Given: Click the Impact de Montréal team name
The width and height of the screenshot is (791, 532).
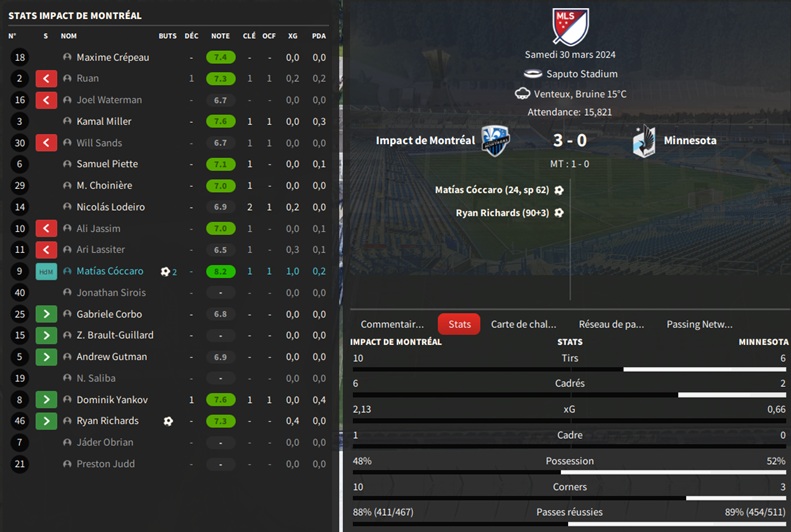Looking at the screenshot, I should click(x=425, y=141).
